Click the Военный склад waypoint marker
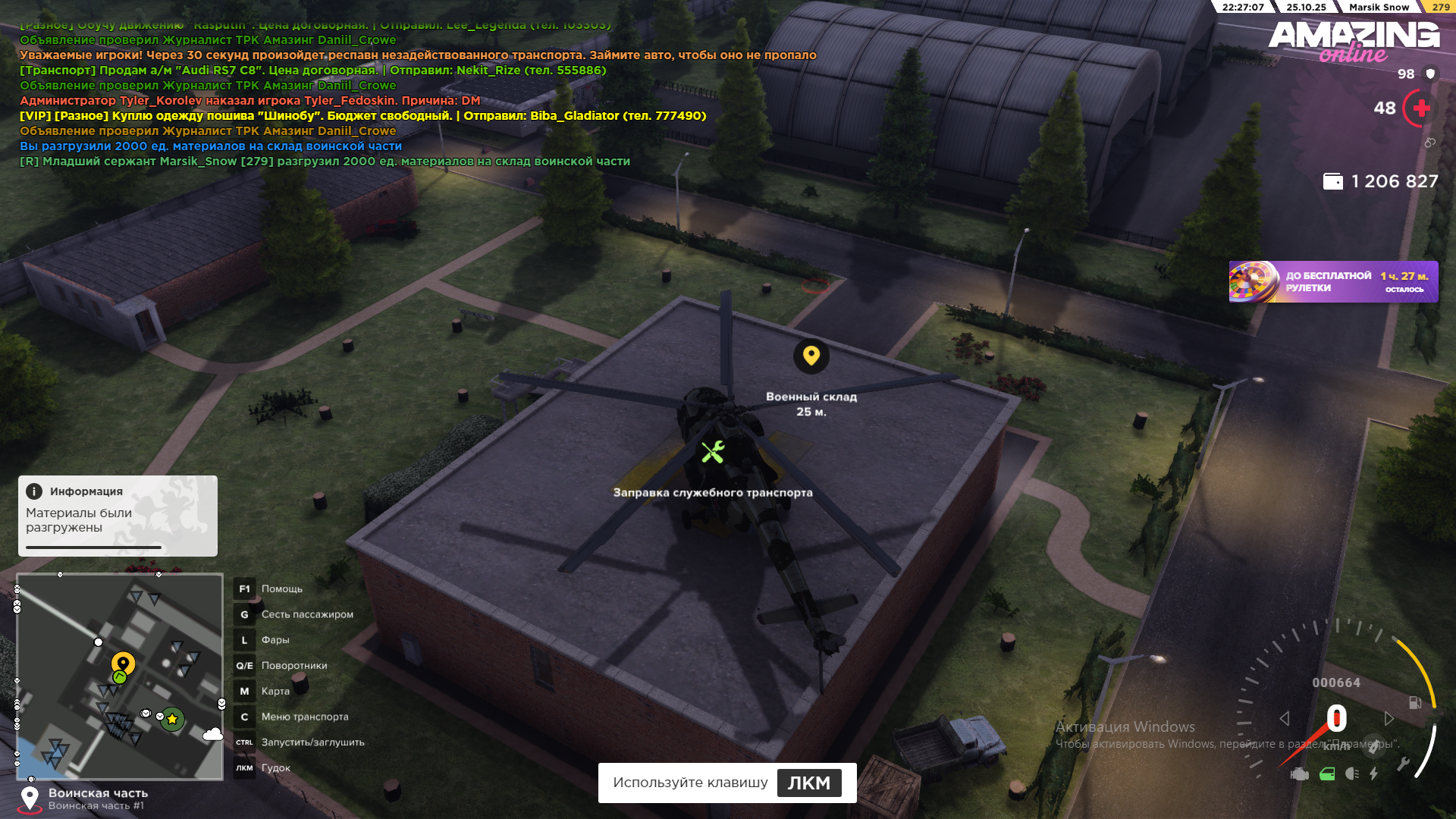 [x=811, y=356]
